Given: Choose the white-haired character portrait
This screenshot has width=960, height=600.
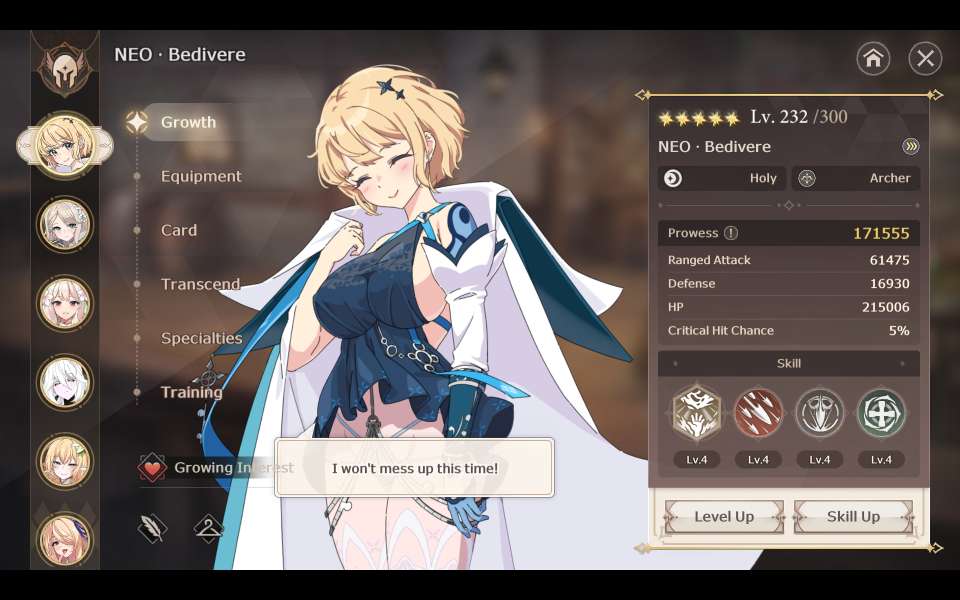Looking at the screenshot, I should tap(65, 382).
